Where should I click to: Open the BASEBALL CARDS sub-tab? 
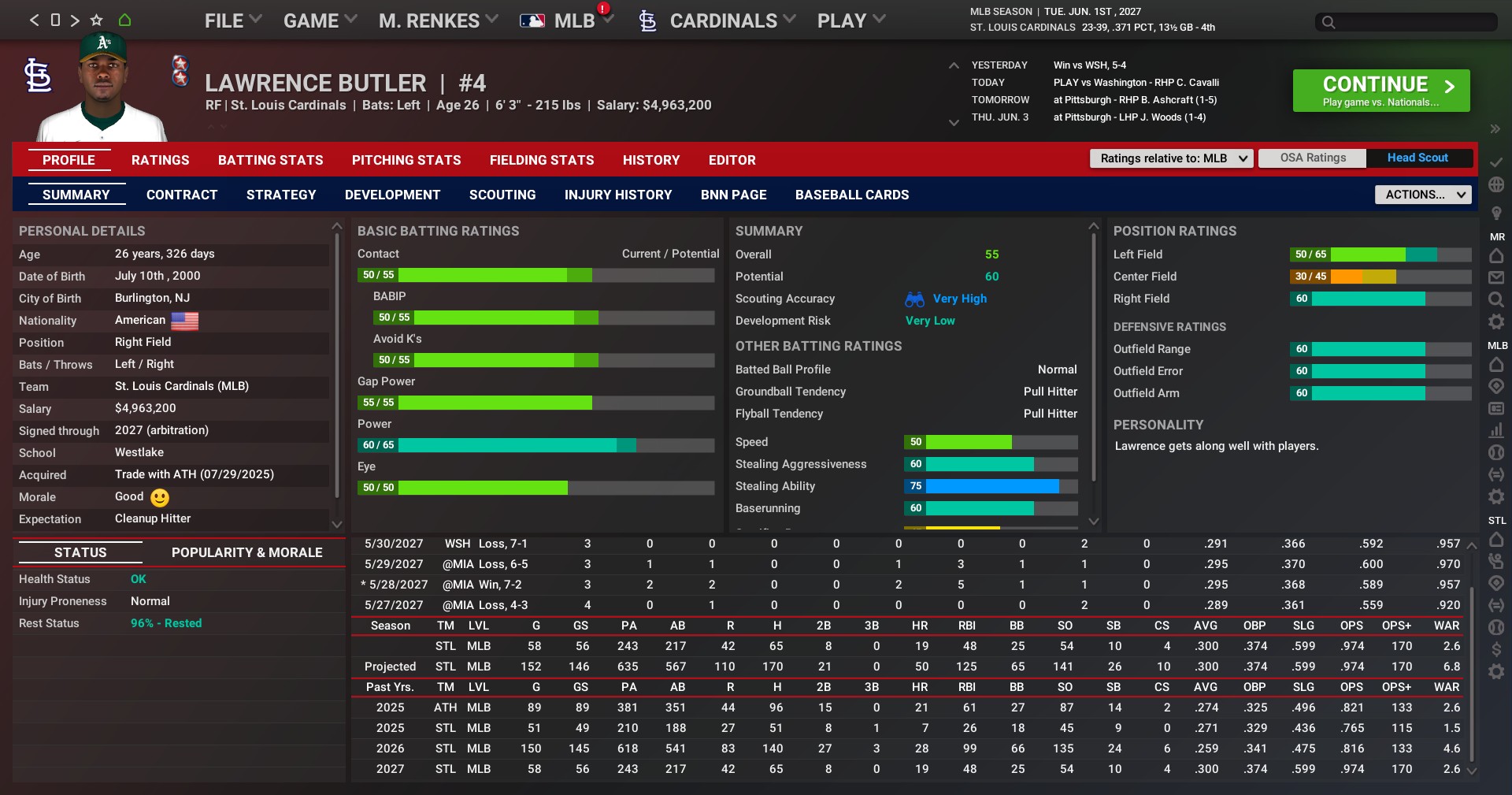click(x=851, y=195)
